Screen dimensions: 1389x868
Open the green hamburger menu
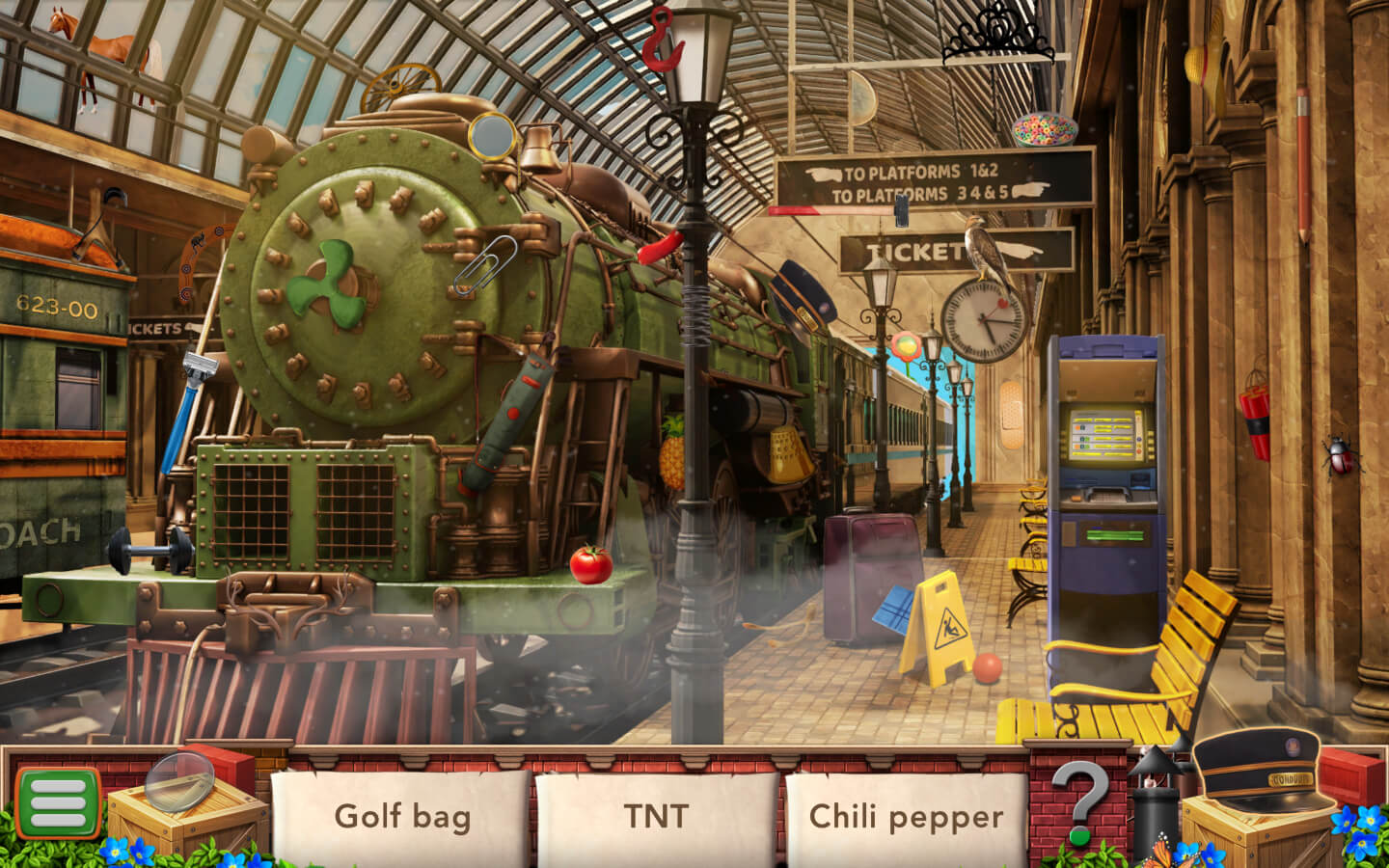(x=58, y=802)
